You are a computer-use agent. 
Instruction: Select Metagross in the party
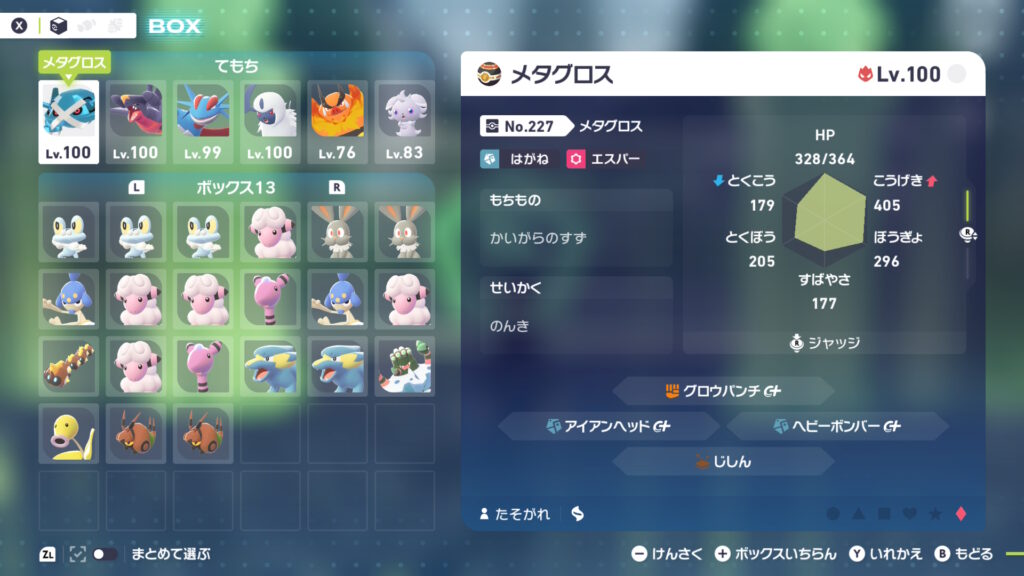68,121
